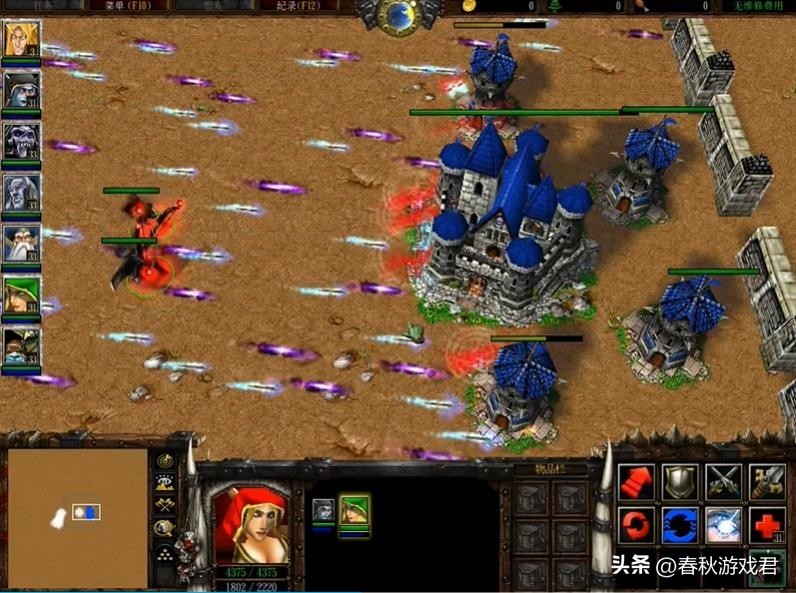Use the red circular arrows ability
Image resolution: width=796 pixels, height=593 pixels.
pyautogui.click(x=636, y=525)
